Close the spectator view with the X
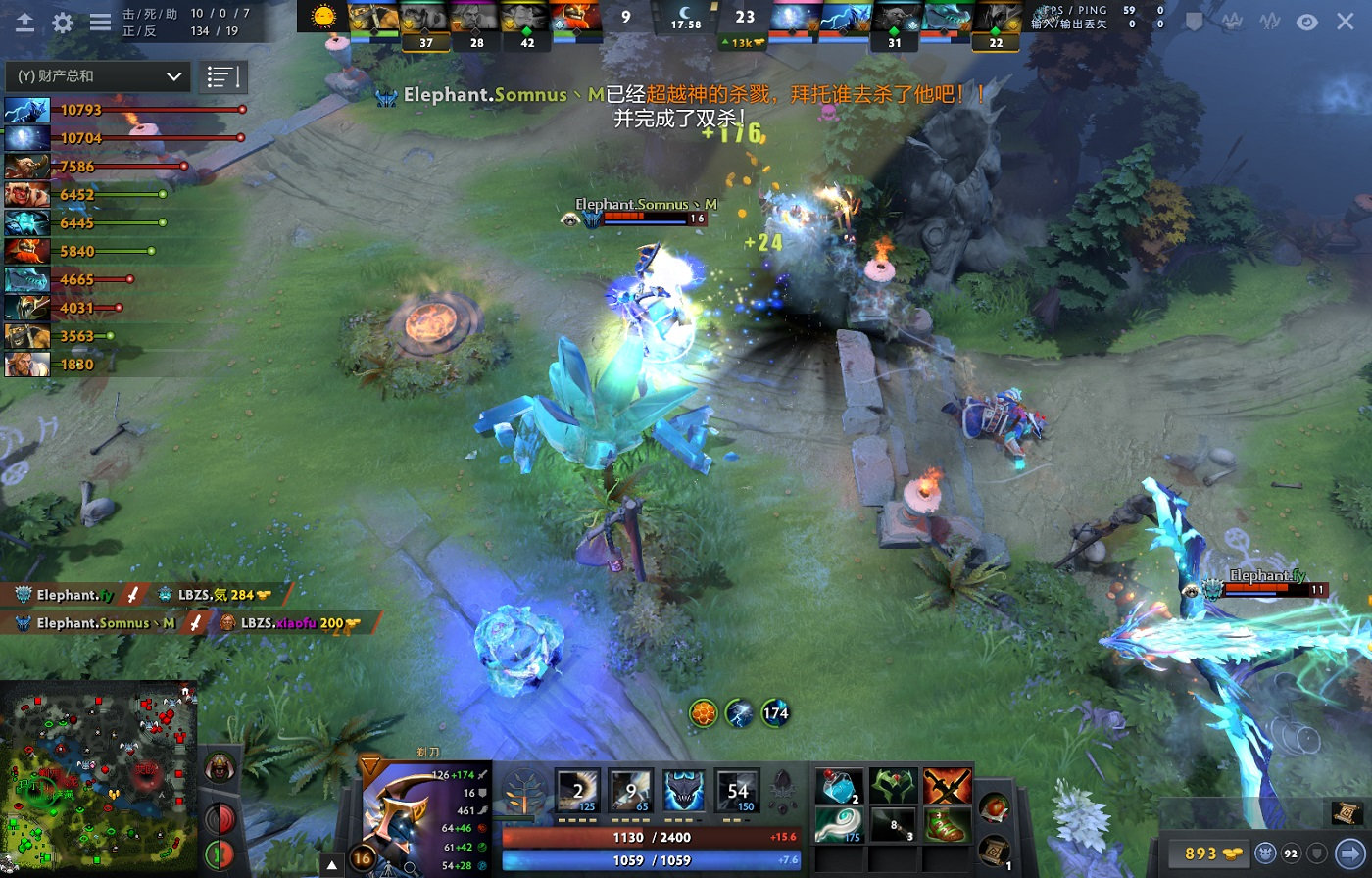Viewport: 1372px width, 878px height. click(x=1345, y=22)
